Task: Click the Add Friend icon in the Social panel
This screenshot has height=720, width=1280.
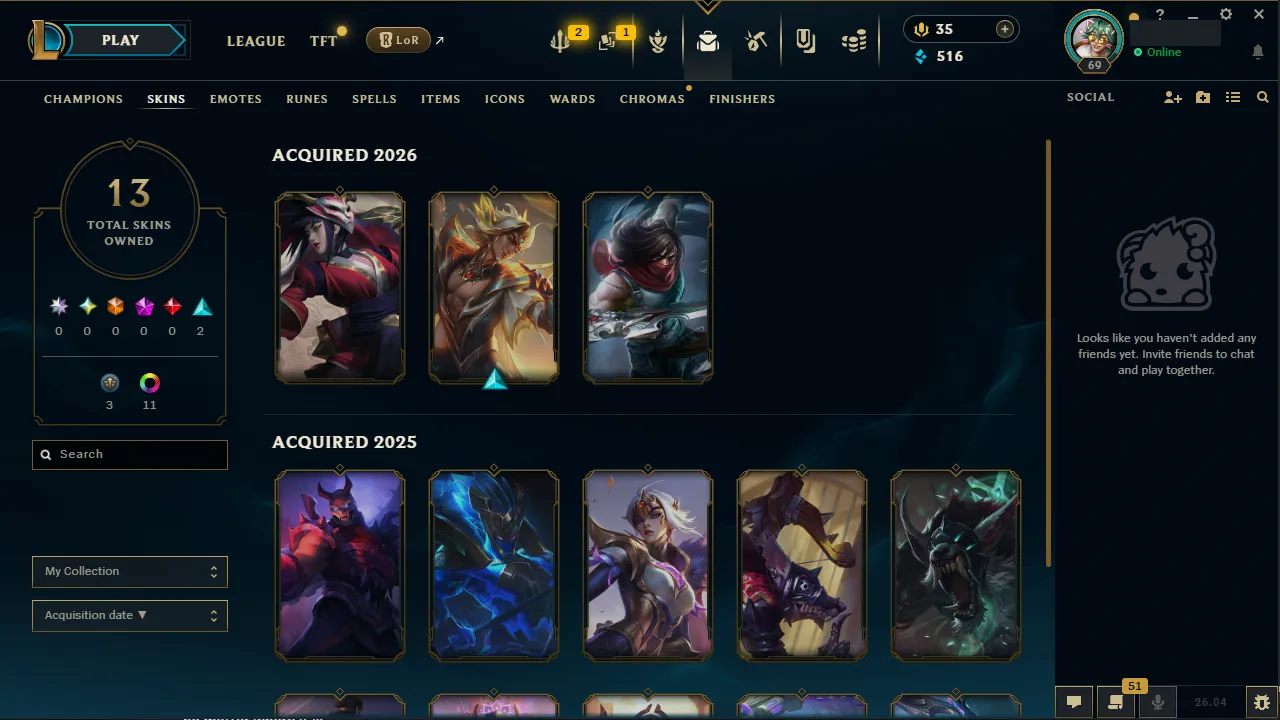Action: point(1172,97)
